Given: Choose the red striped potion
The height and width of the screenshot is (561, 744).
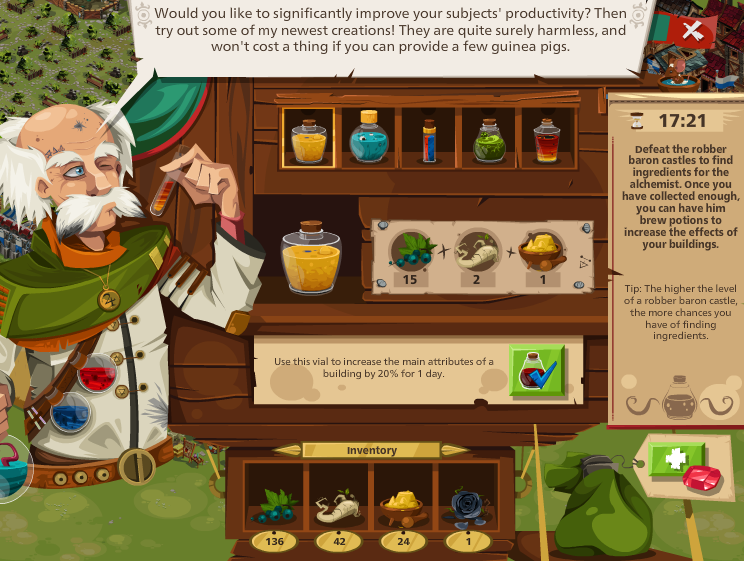Looking at the screenshot, I should coord(546,138).
